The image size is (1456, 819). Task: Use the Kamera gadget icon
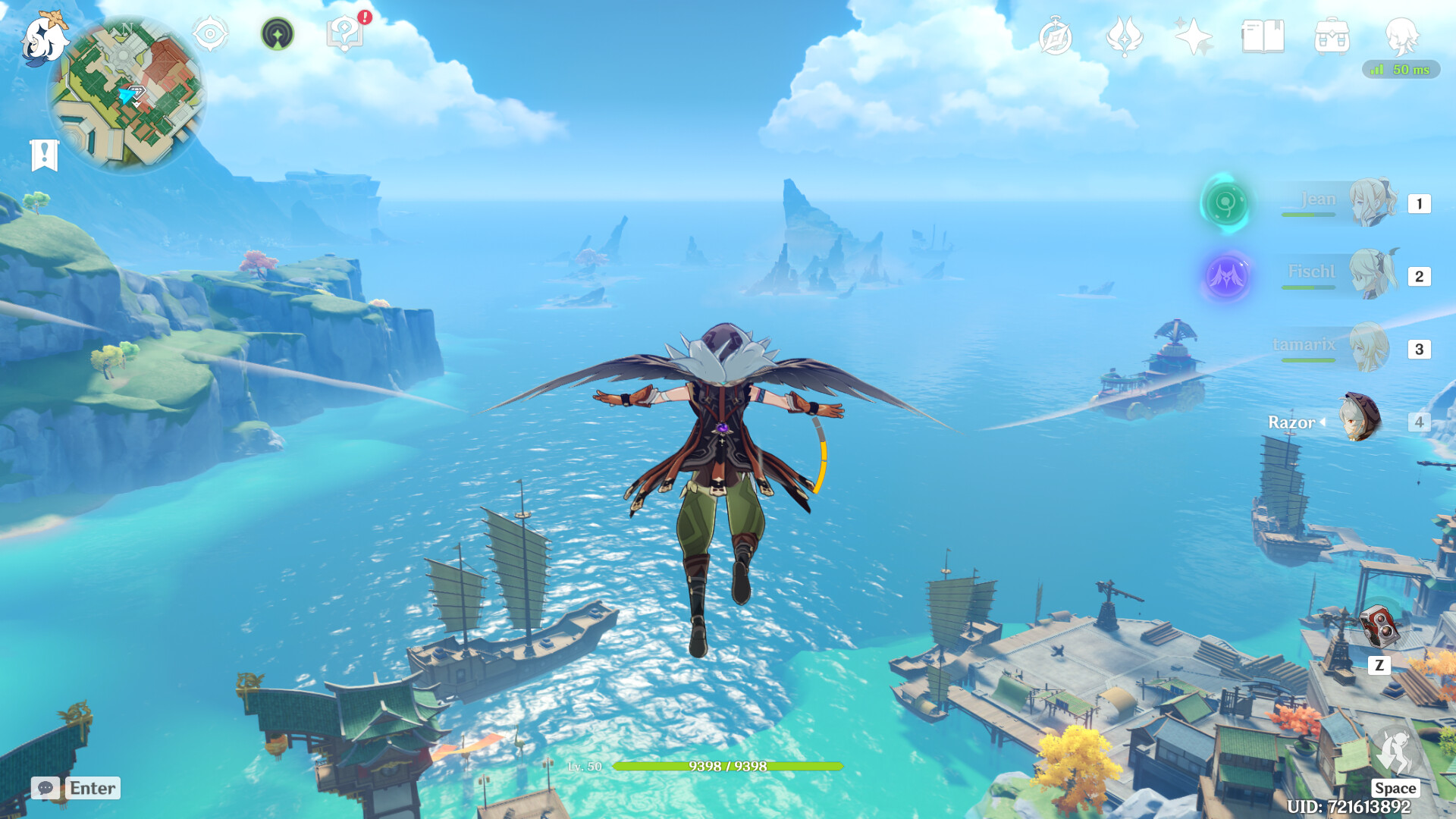[x=1379, y=627]
